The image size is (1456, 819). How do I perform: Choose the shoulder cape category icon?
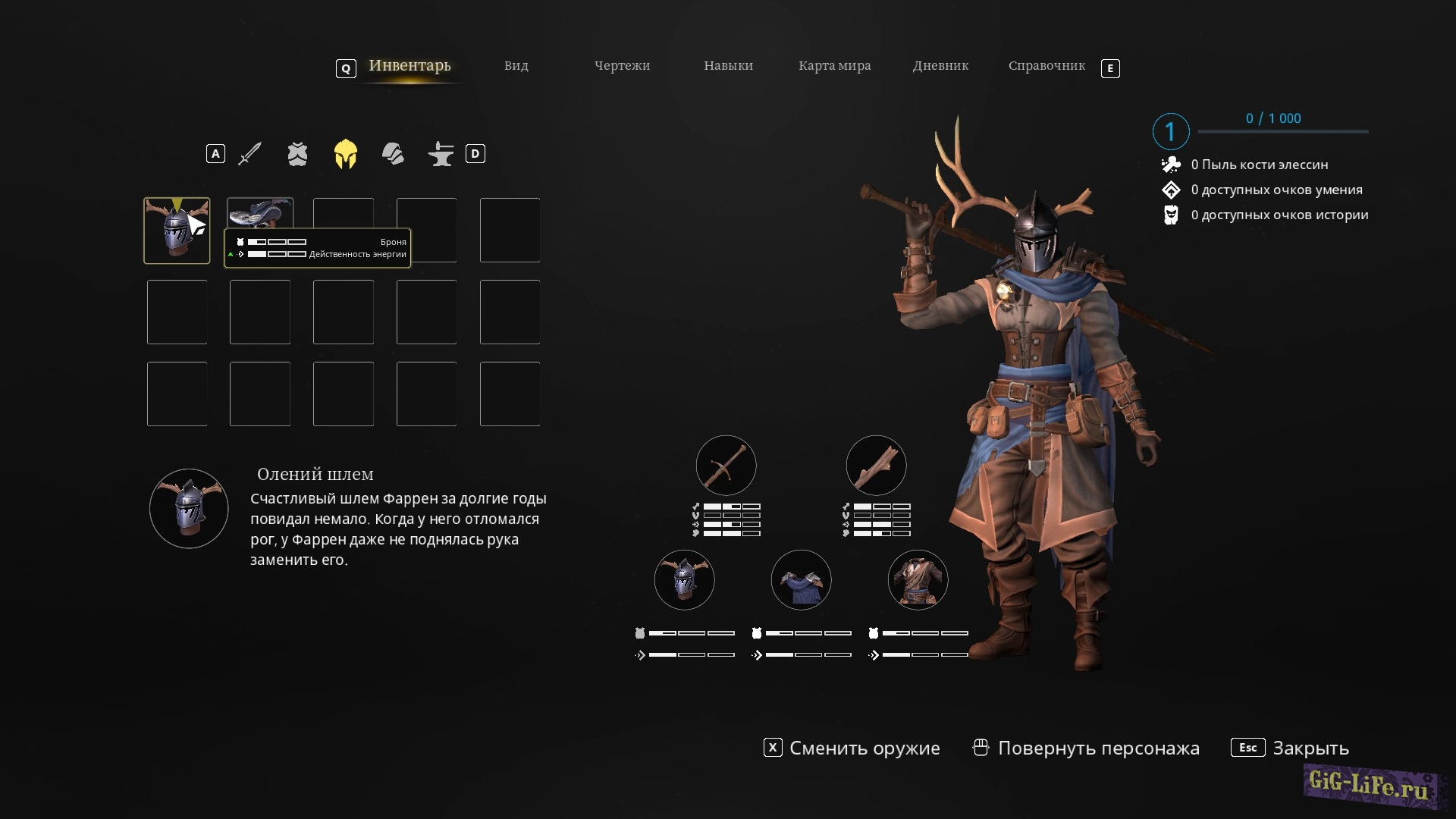393,154
